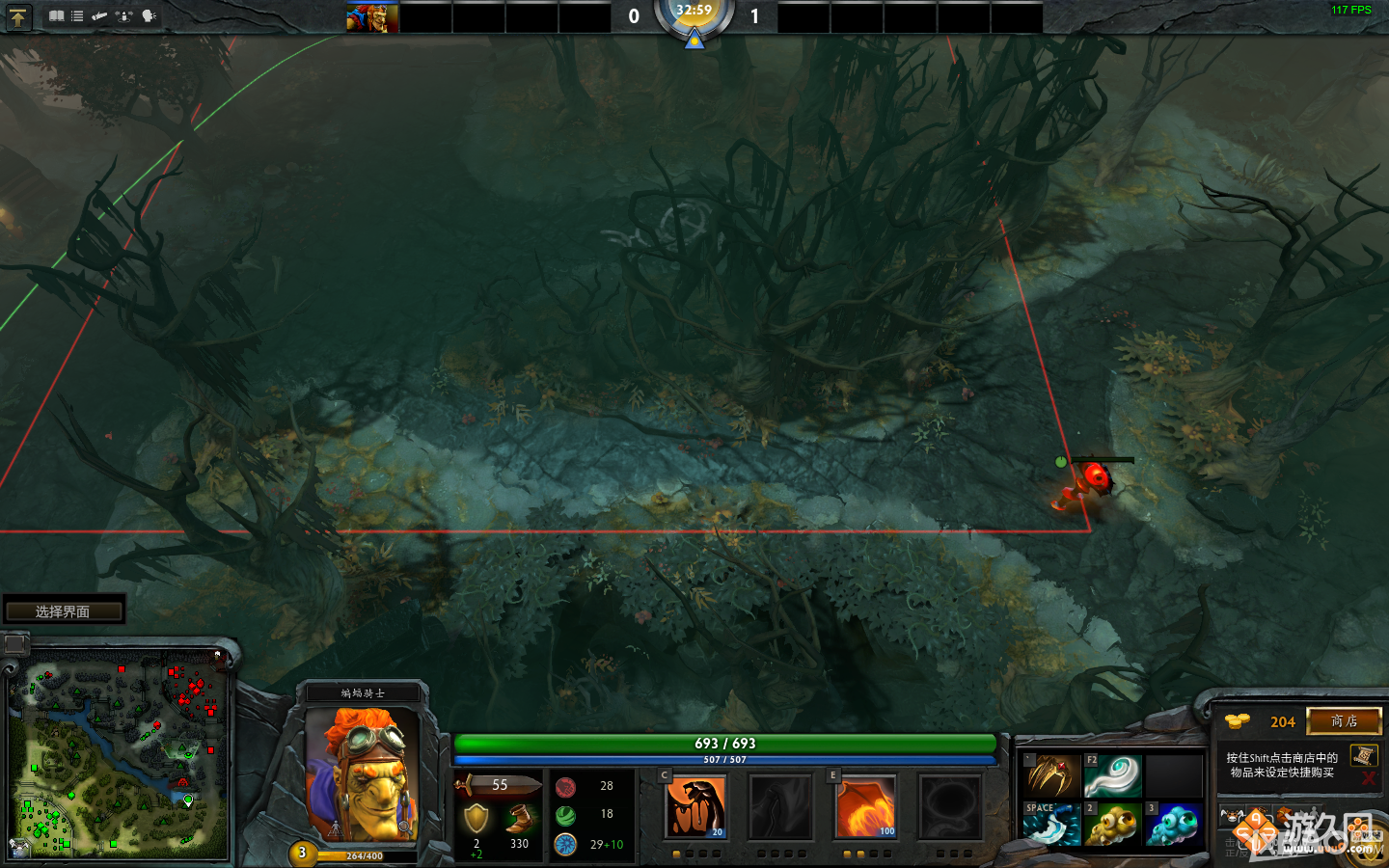The image size is (1389, 868).
Task: Select the Flaming Lasso ultimate slot
Action: click(951, 806)
